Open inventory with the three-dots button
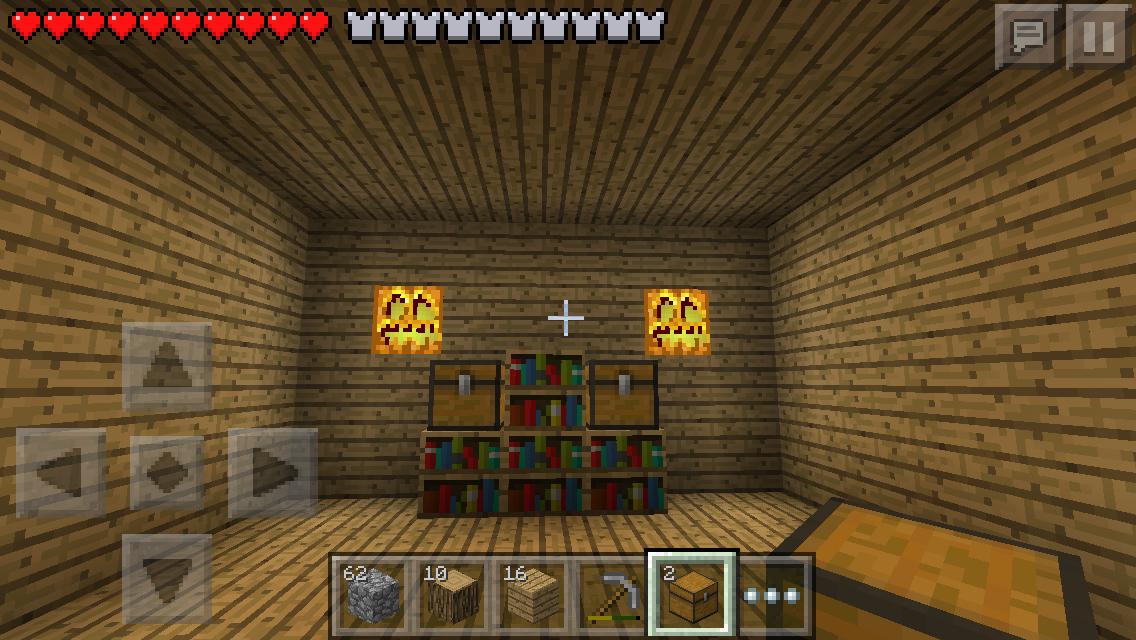This screenshot has height=640, width=1136. click(x=774, y=595)
